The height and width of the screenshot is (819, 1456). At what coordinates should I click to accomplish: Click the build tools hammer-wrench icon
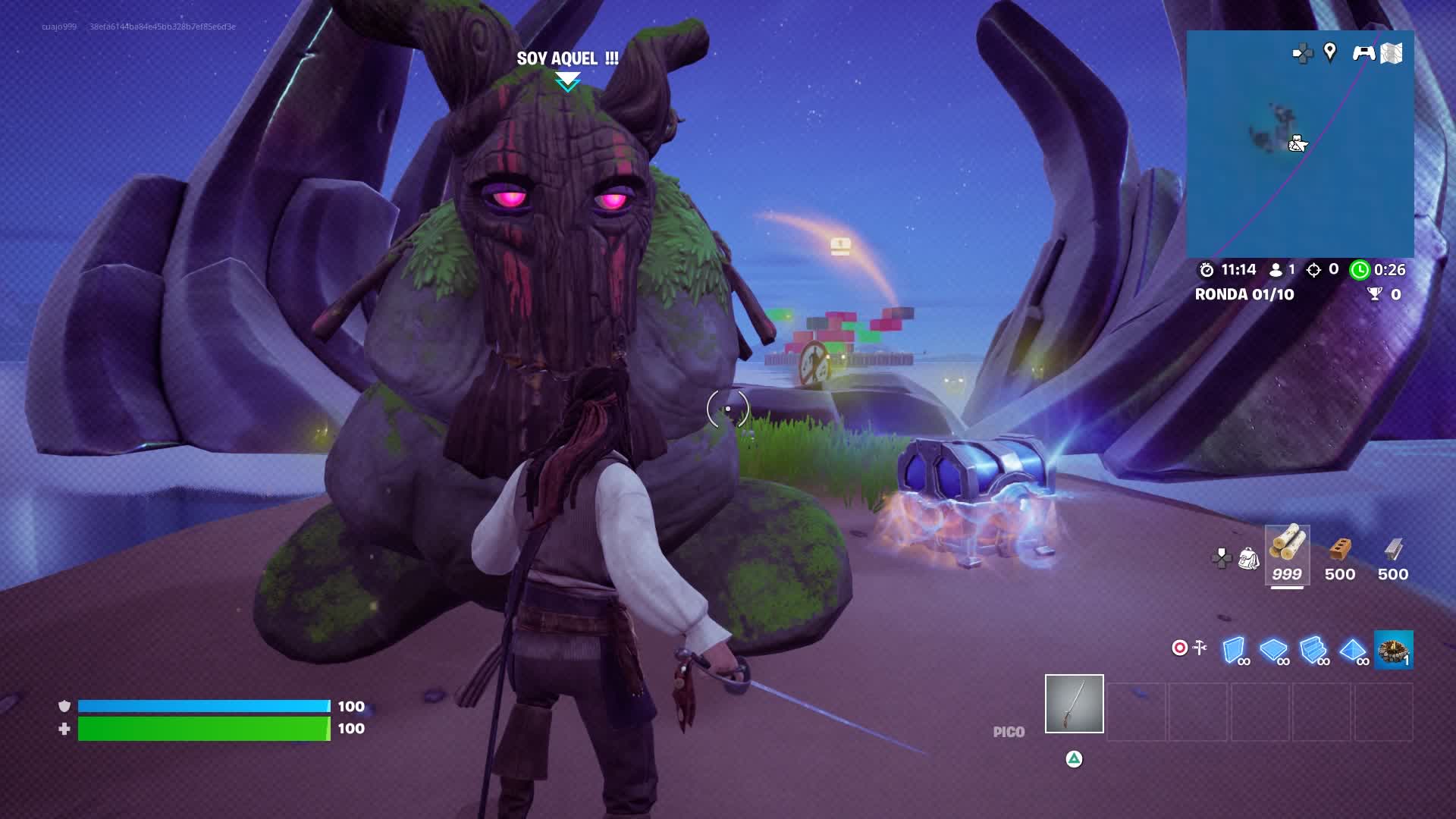tap(1200, 648)
